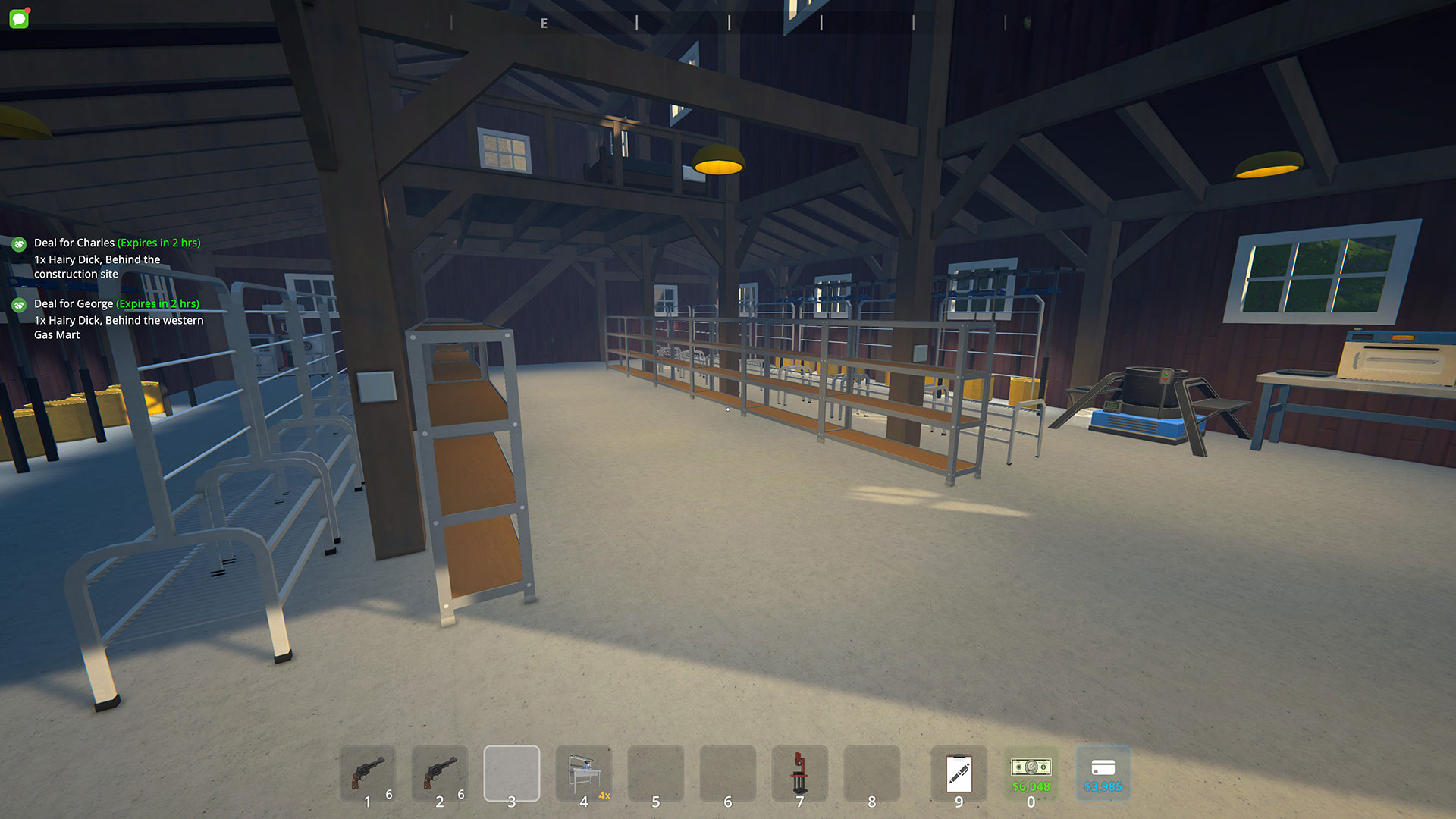Select the revolver in hotbar slot 2

pyautogui.click(x=440, y=773)
